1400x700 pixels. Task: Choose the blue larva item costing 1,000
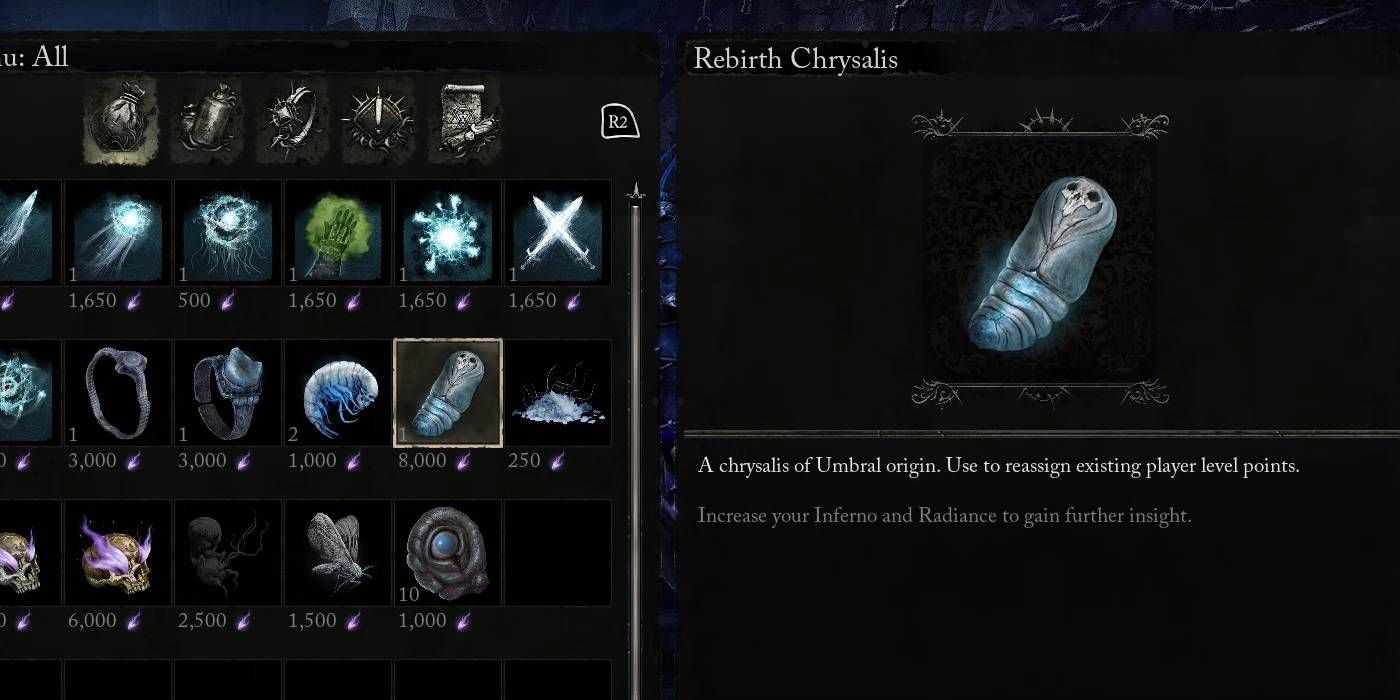point(338,393)
